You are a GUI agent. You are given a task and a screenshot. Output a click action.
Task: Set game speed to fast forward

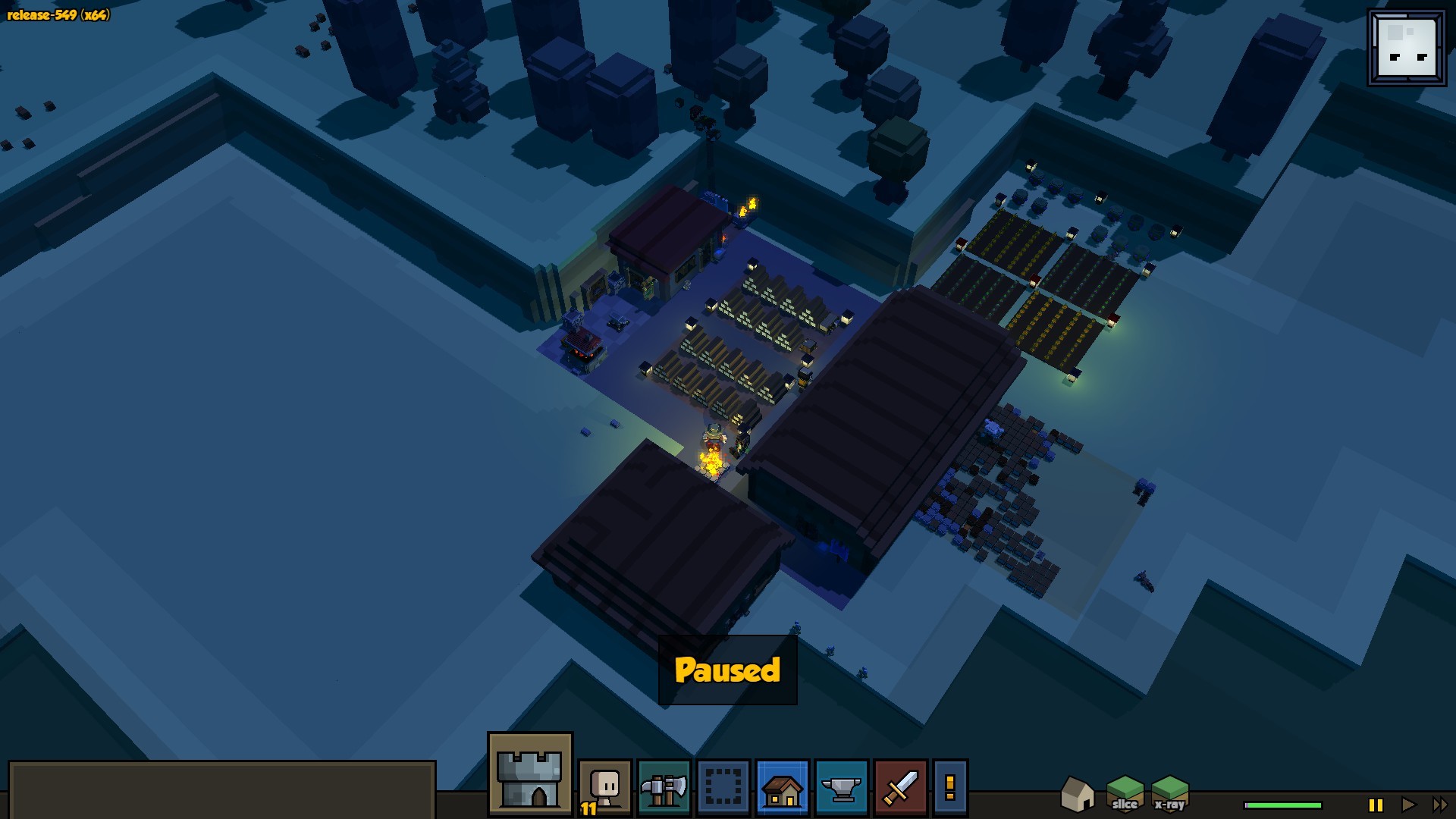point(1439,805)
